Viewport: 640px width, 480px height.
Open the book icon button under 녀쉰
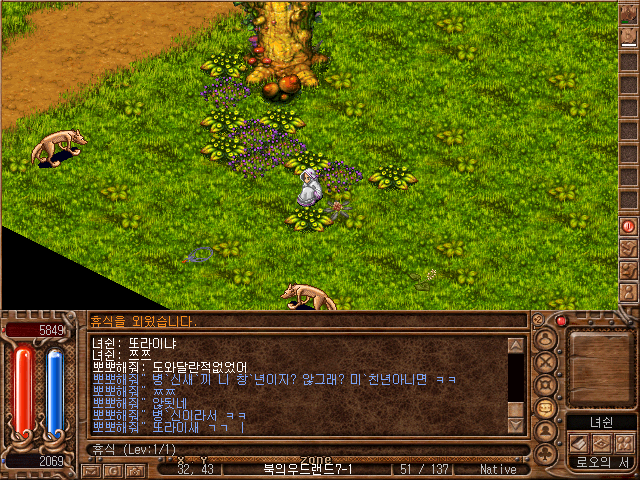pos(579,443)
